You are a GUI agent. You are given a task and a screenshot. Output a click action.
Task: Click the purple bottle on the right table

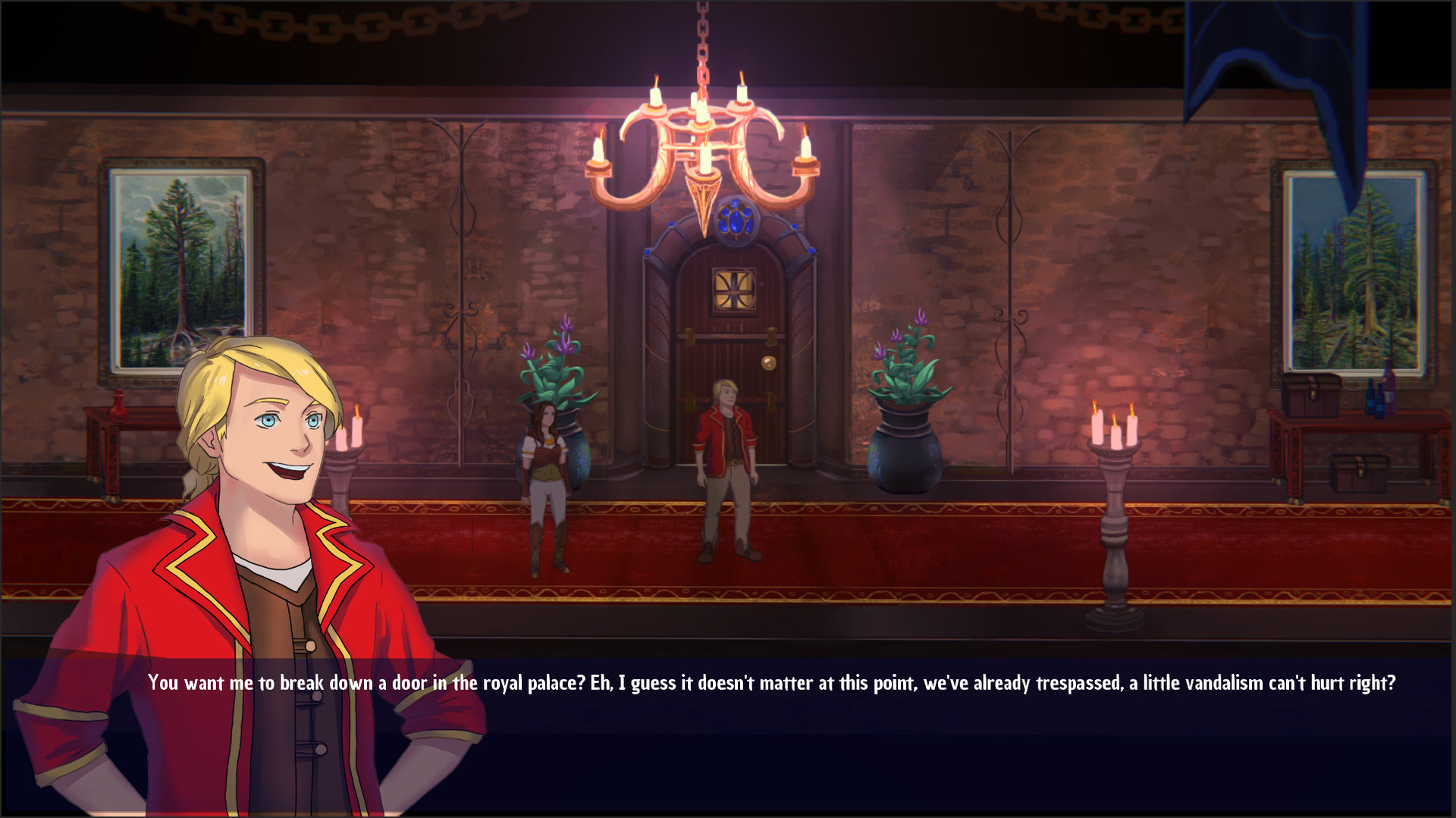(x=1389, y=385)
